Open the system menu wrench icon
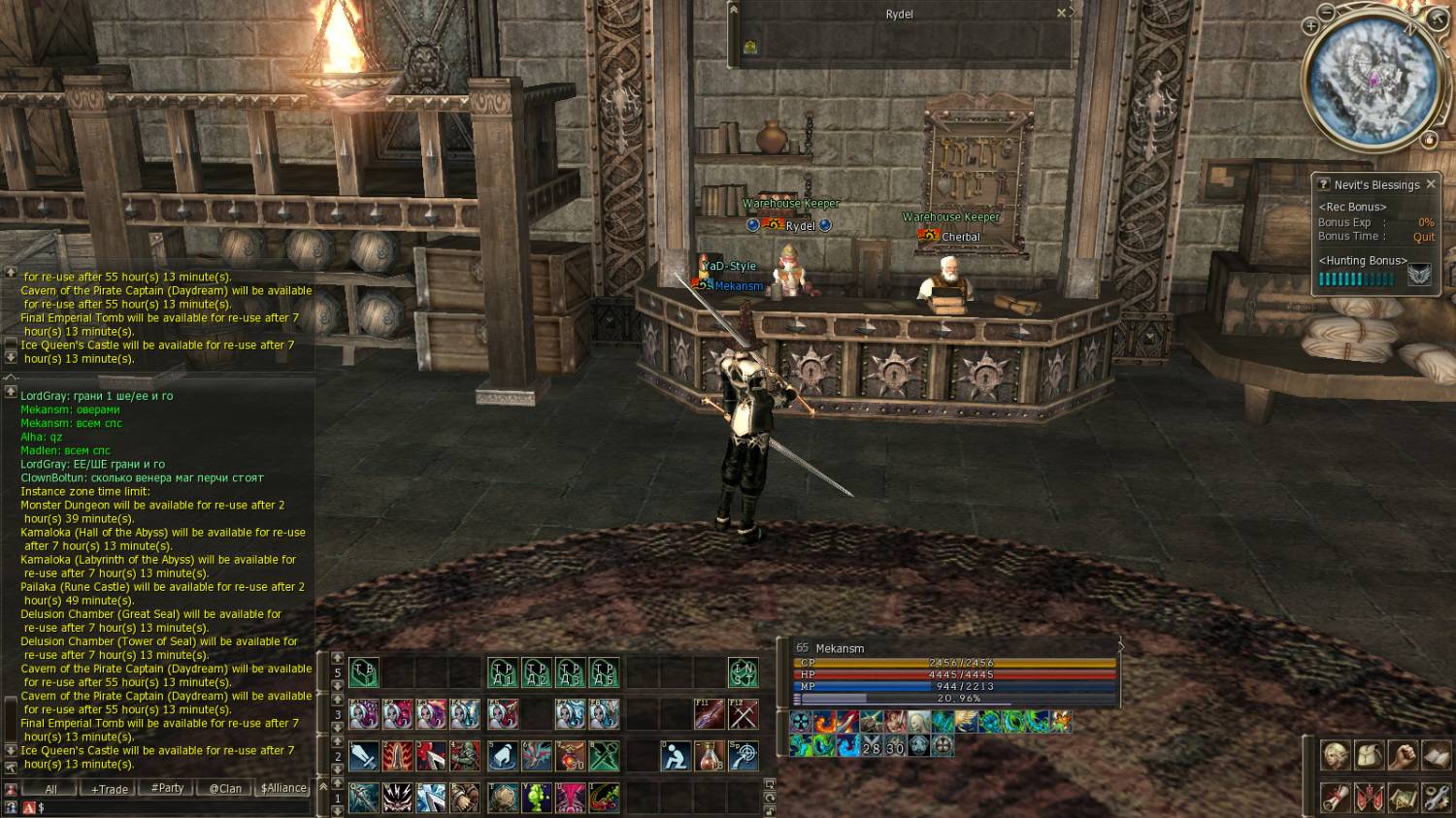The width and height of the screenshot is (1456, 818). pyautogui.click(x=1437, y=798)
